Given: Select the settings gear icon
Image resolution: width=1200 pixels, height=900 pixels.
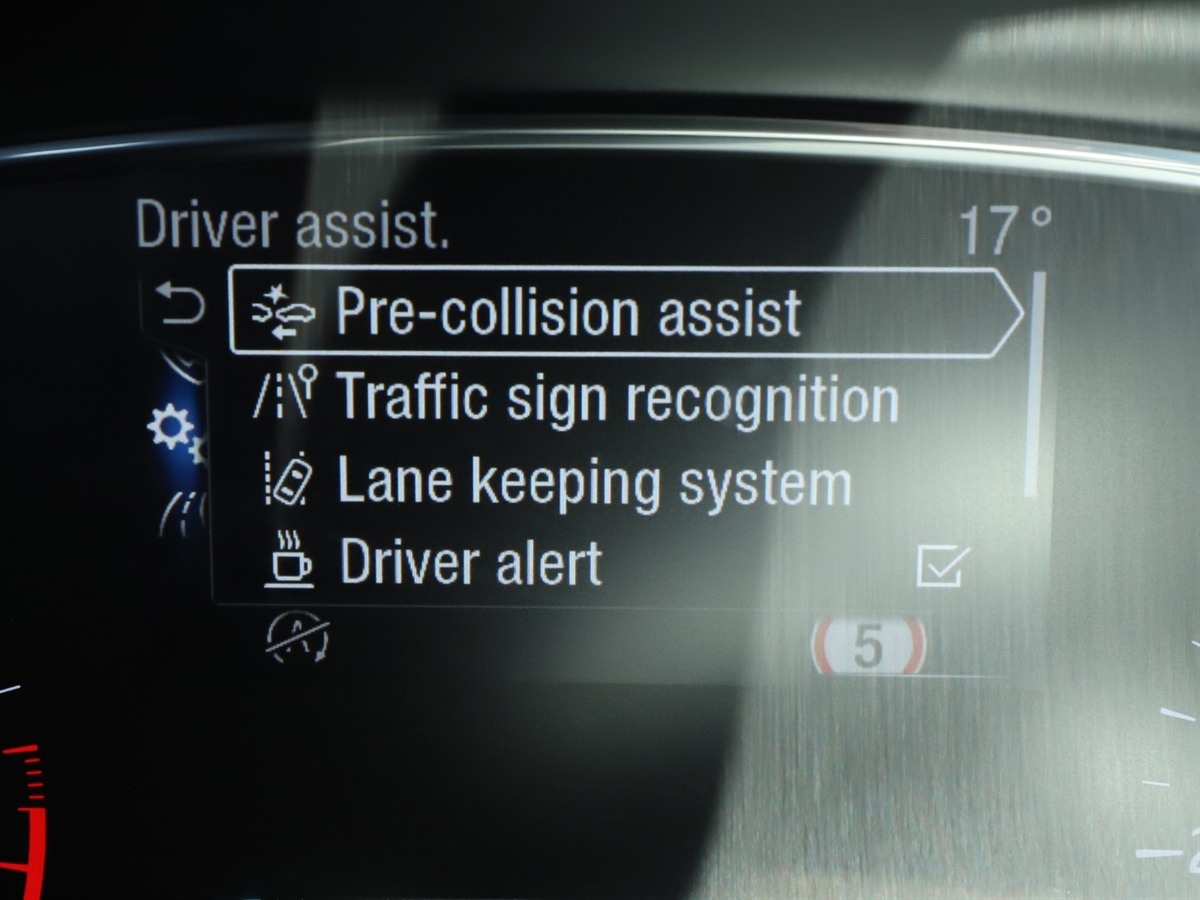Looking at the screenshot, I should pyautogui.click(x=172, y=430).
